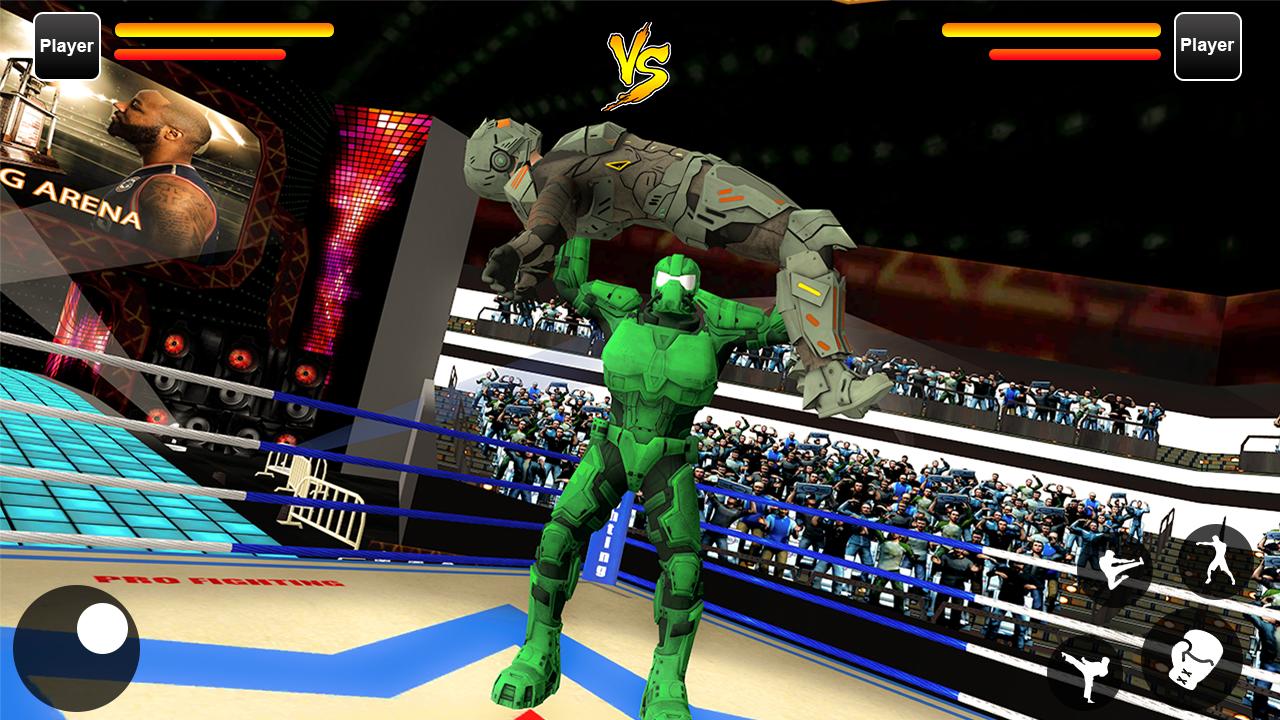Tap the circular joystick base ring

(x=80, y=647)
